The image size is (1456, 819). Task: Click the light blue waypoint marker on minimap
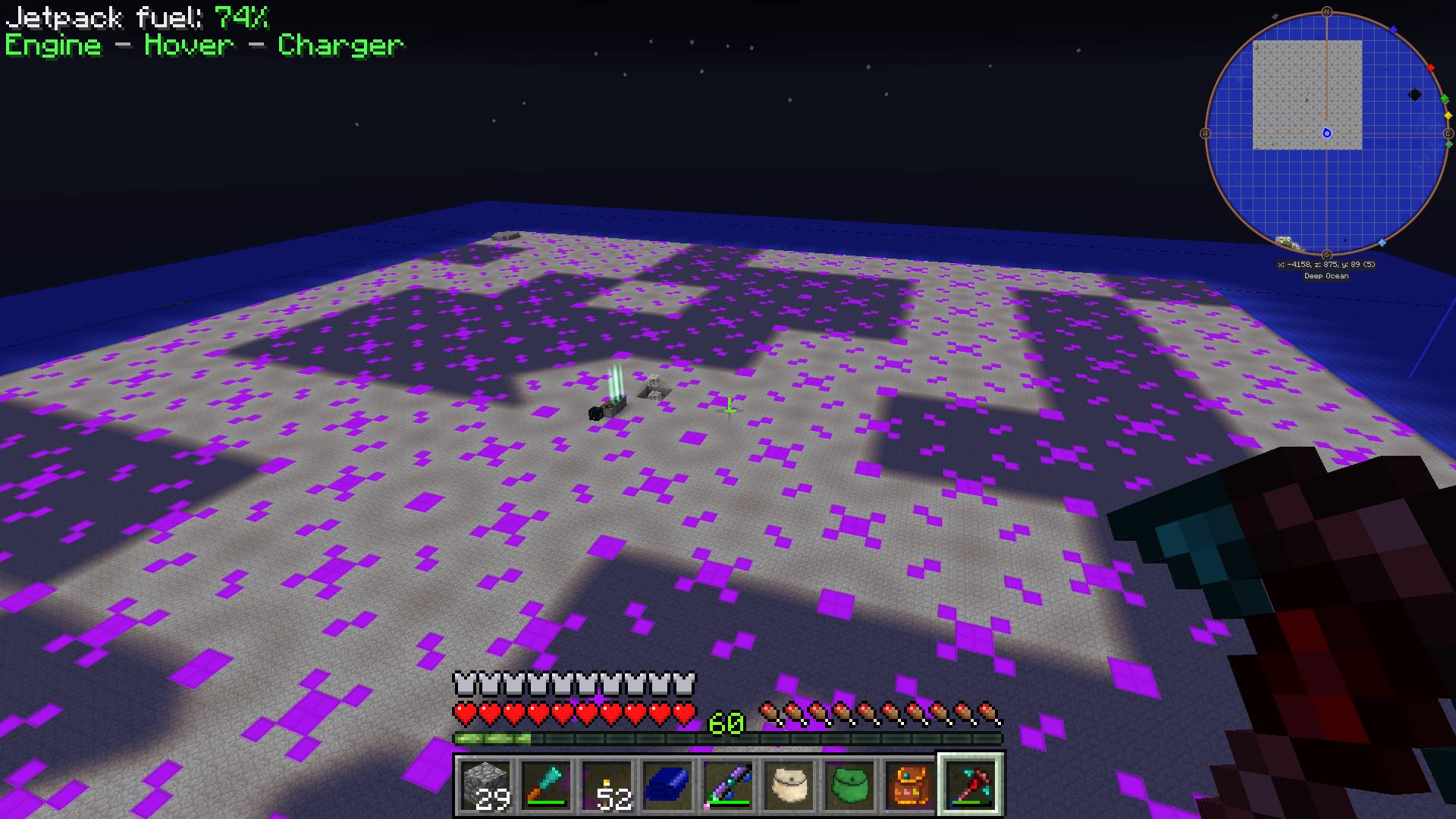pos(1382,243)
